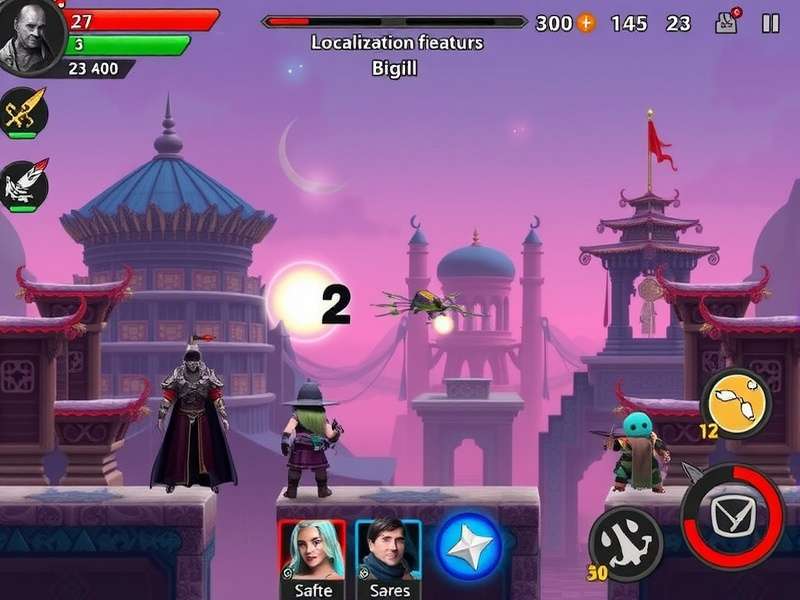Open the inbox icon with red badge

click(x=727, y=22)
